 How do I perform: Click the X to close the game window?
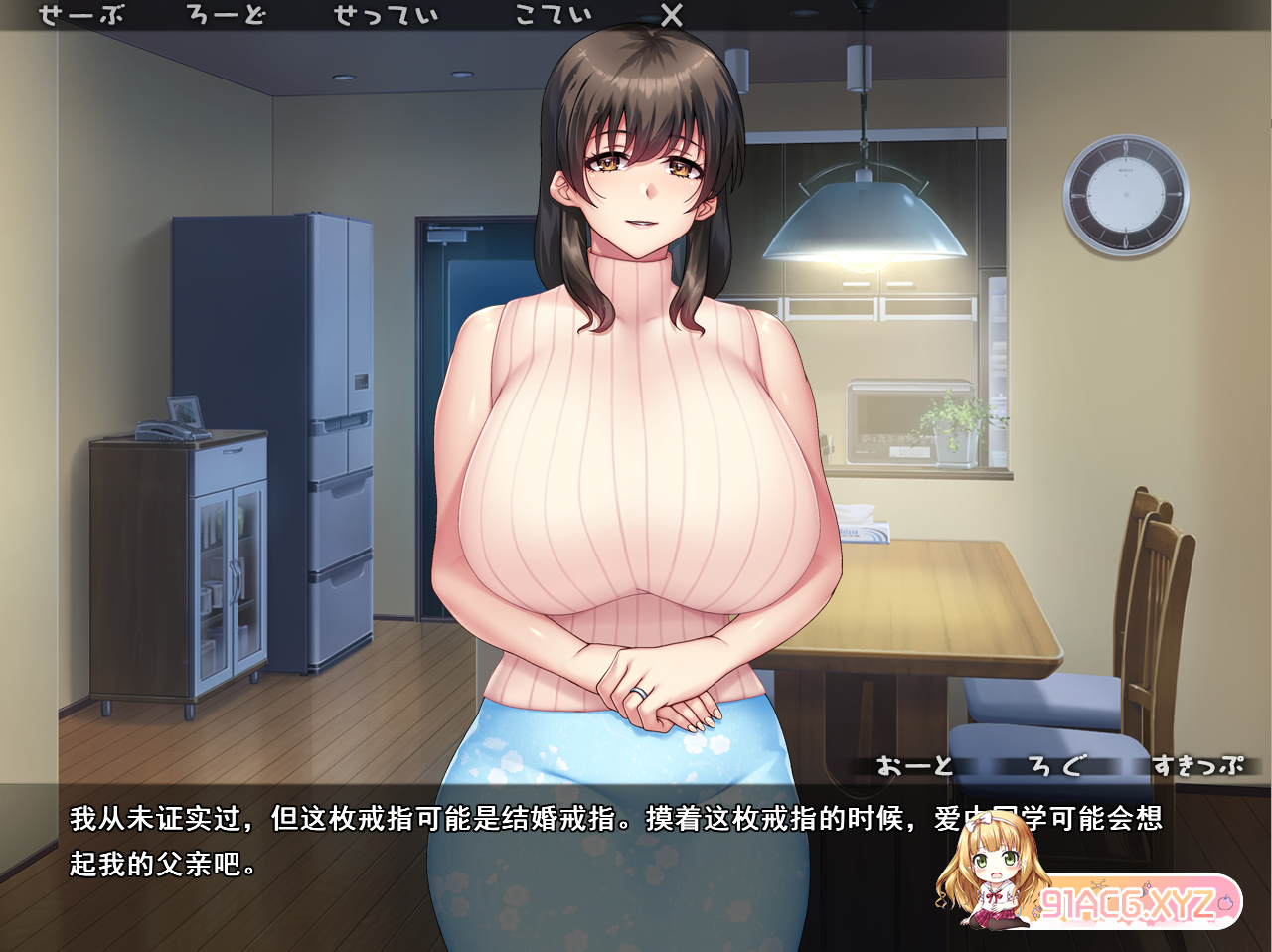(x=672, y=14)
